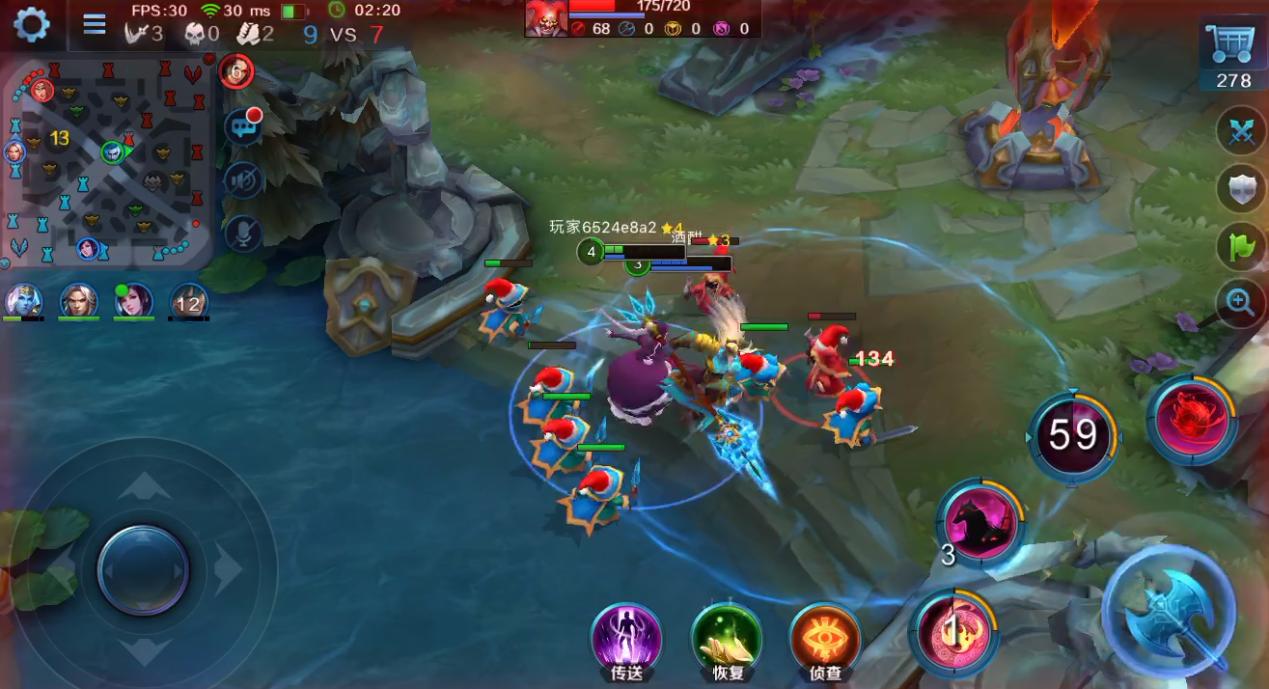Image resolution: width=1269 pixels, height=689 pixels.
Task: Activate the red demon face ultimate skill
Action: [1191, 420]
